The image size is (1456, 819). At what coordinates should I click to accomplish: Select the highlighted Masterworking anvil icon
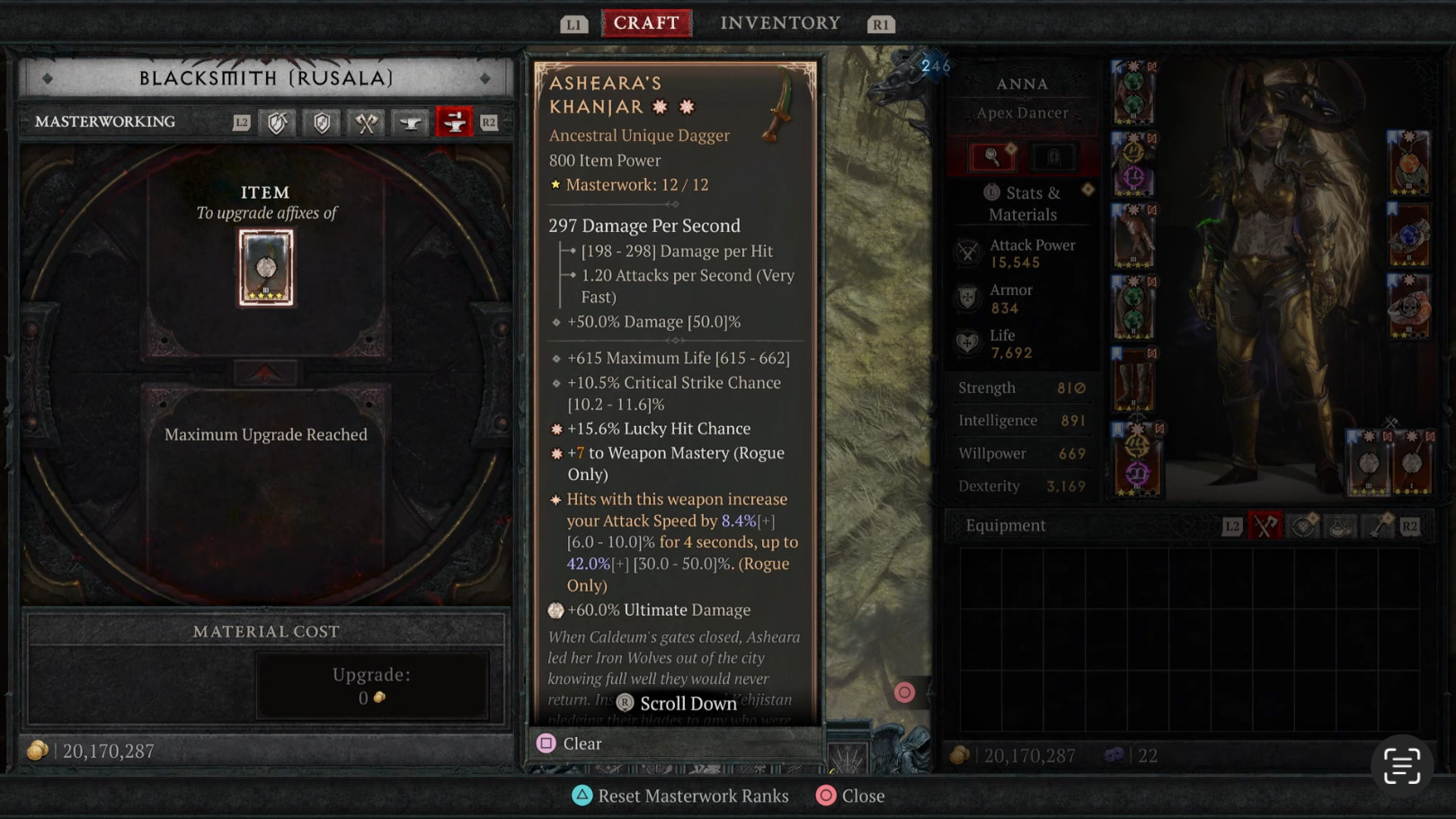[x=454, y=122]
